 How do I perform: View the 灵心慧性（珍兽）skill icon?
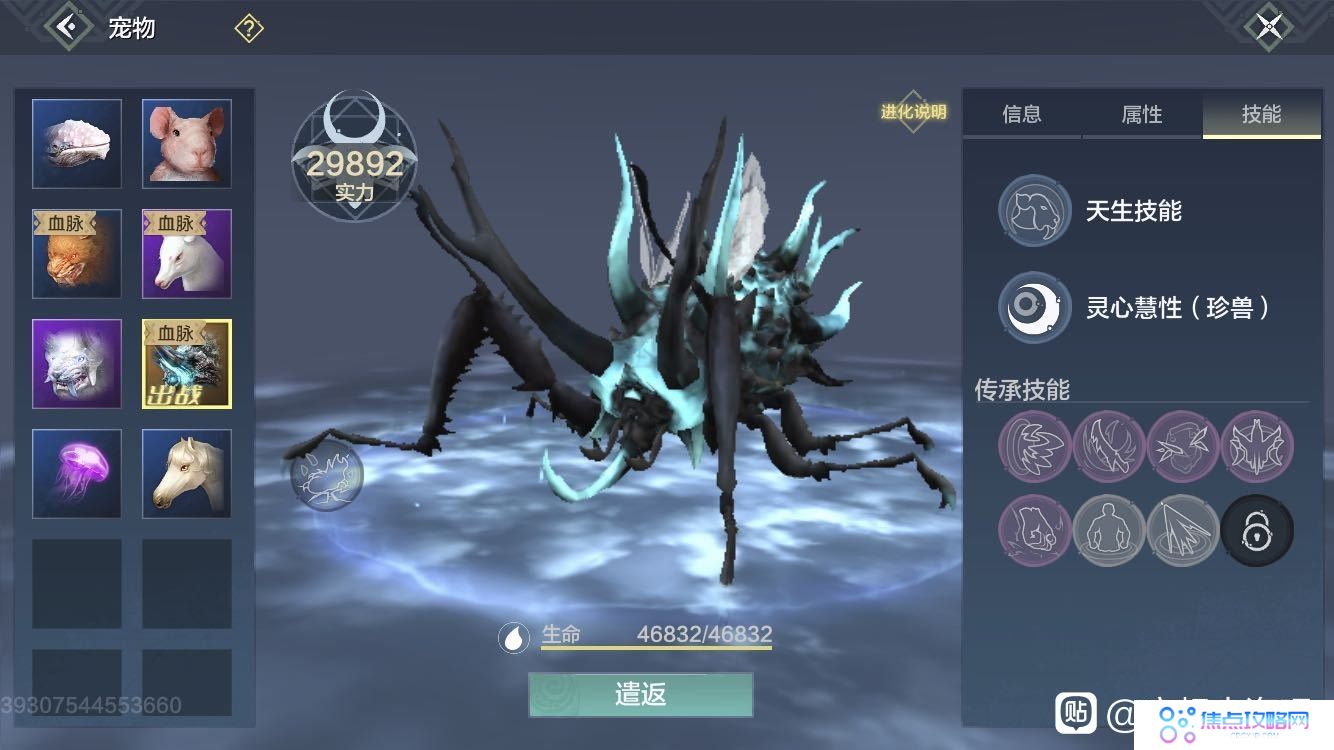click(x=1033, y=308)
